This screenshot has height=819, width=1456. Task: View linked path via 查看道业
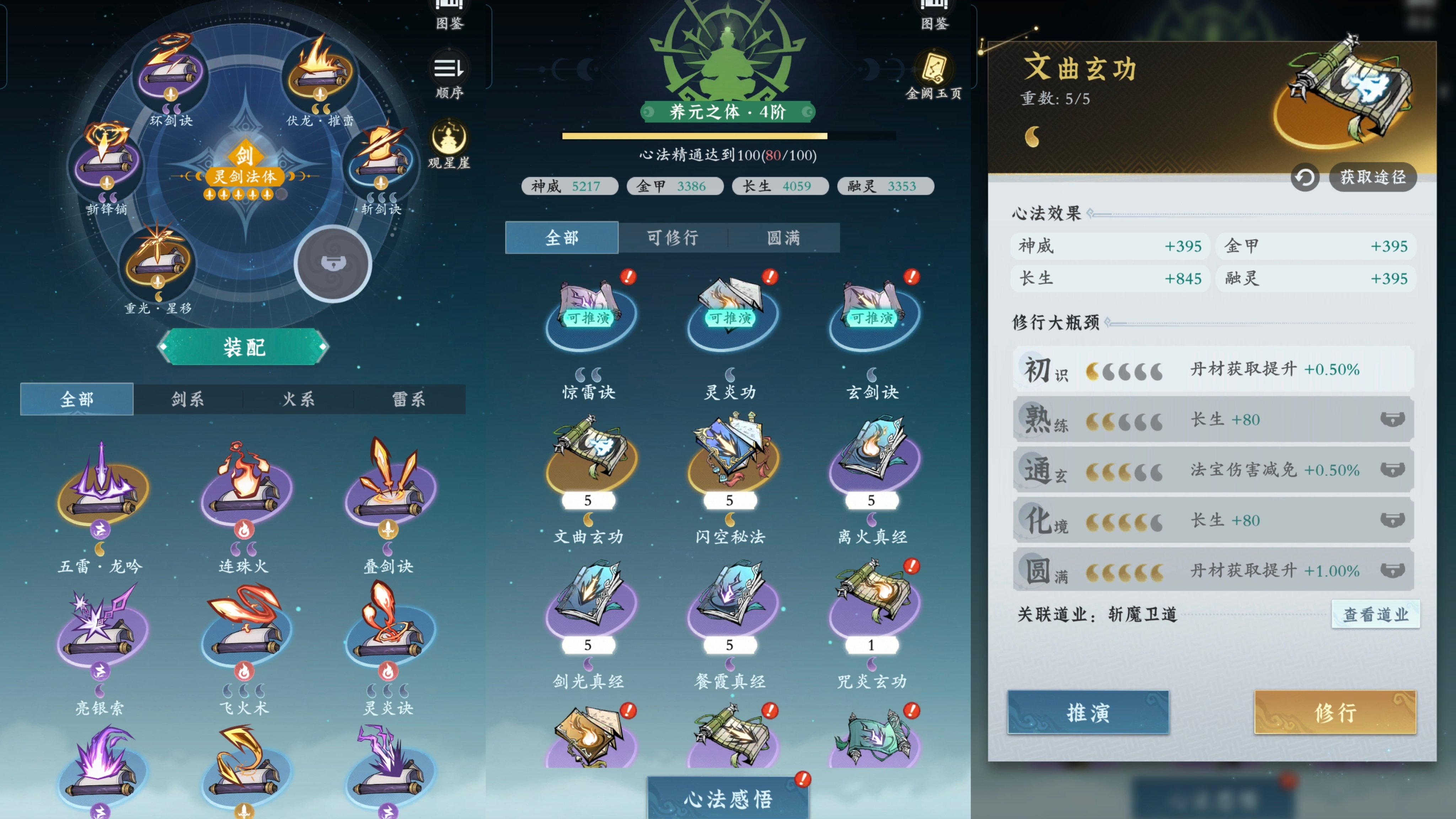coord(1375,614)
